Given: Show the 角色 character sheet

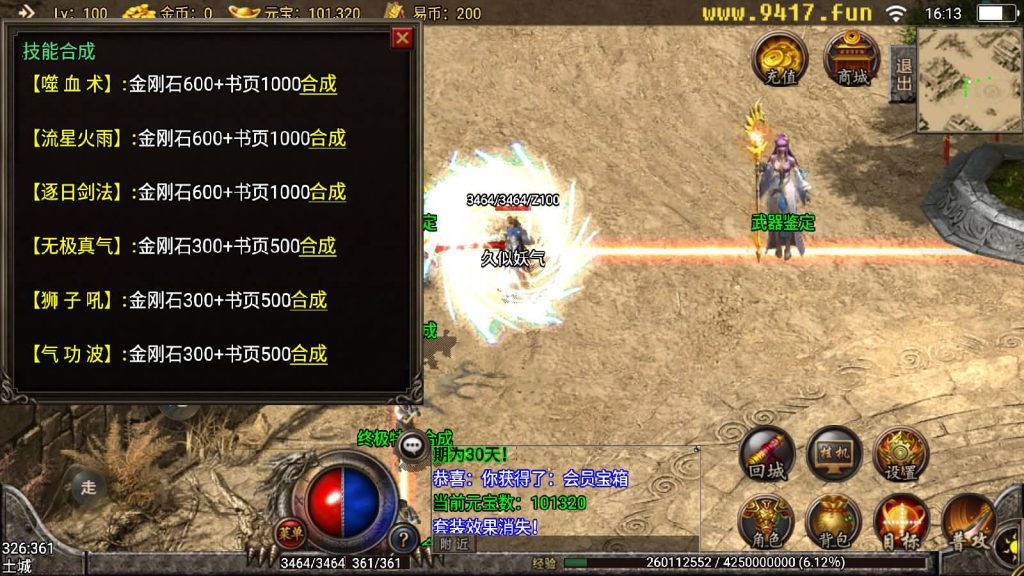Looking at the screenshot, I should [767, 521].
